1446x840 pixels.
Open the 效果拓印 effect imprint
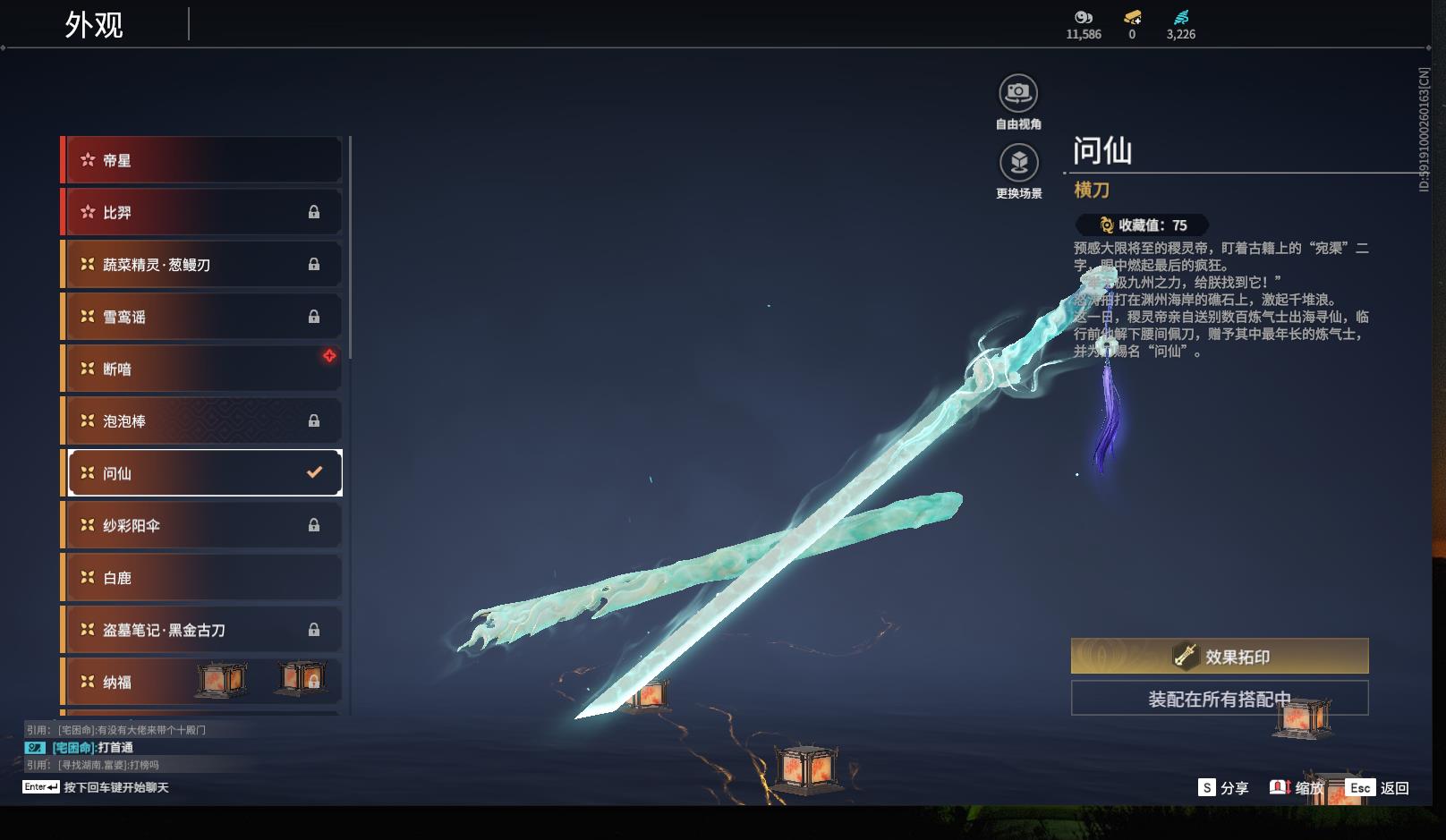pyautogui.click(x=1220, y=657)
